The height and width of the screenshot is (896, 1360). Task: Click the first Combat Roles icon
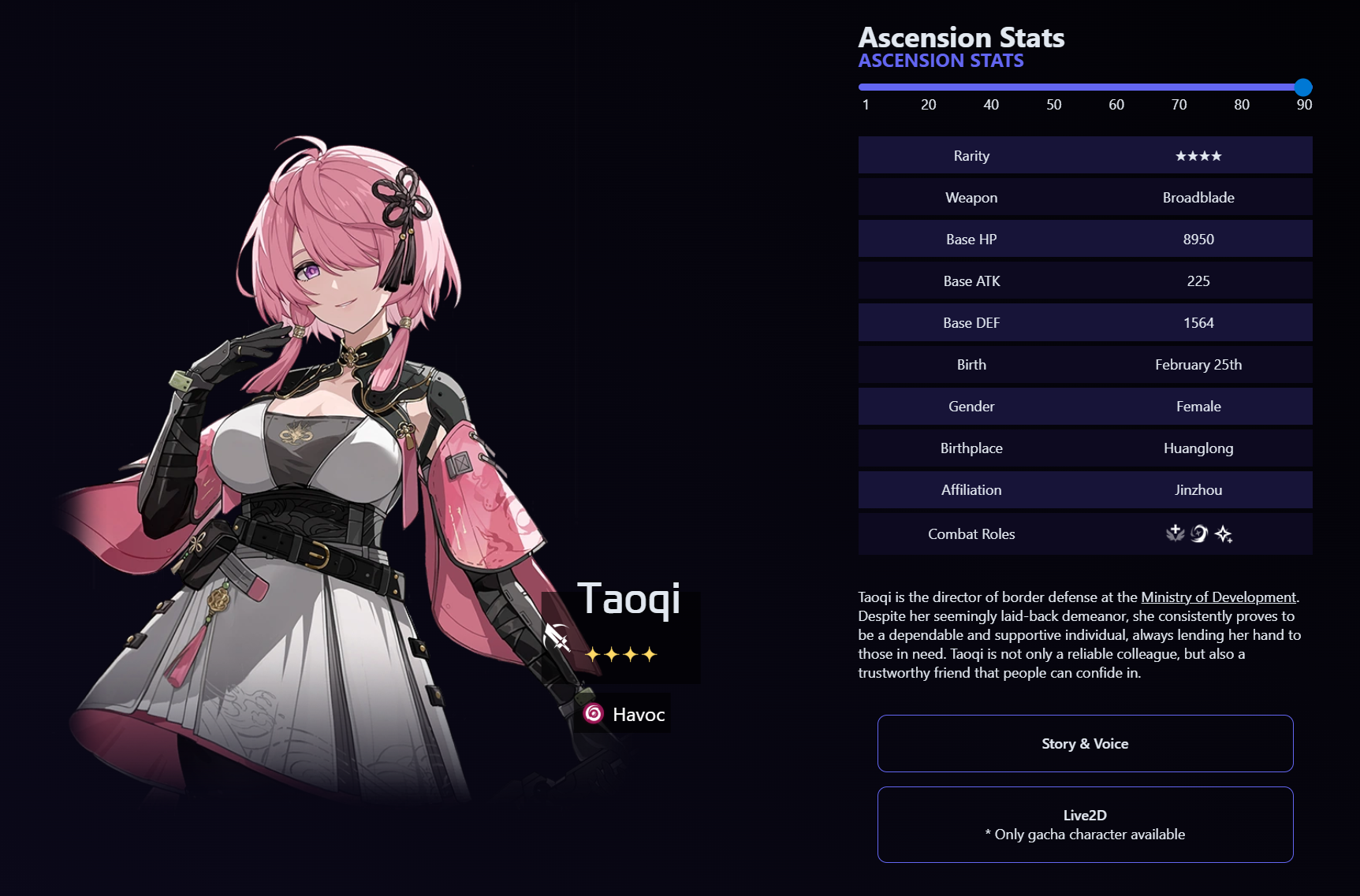click(x=1175, y=534)
